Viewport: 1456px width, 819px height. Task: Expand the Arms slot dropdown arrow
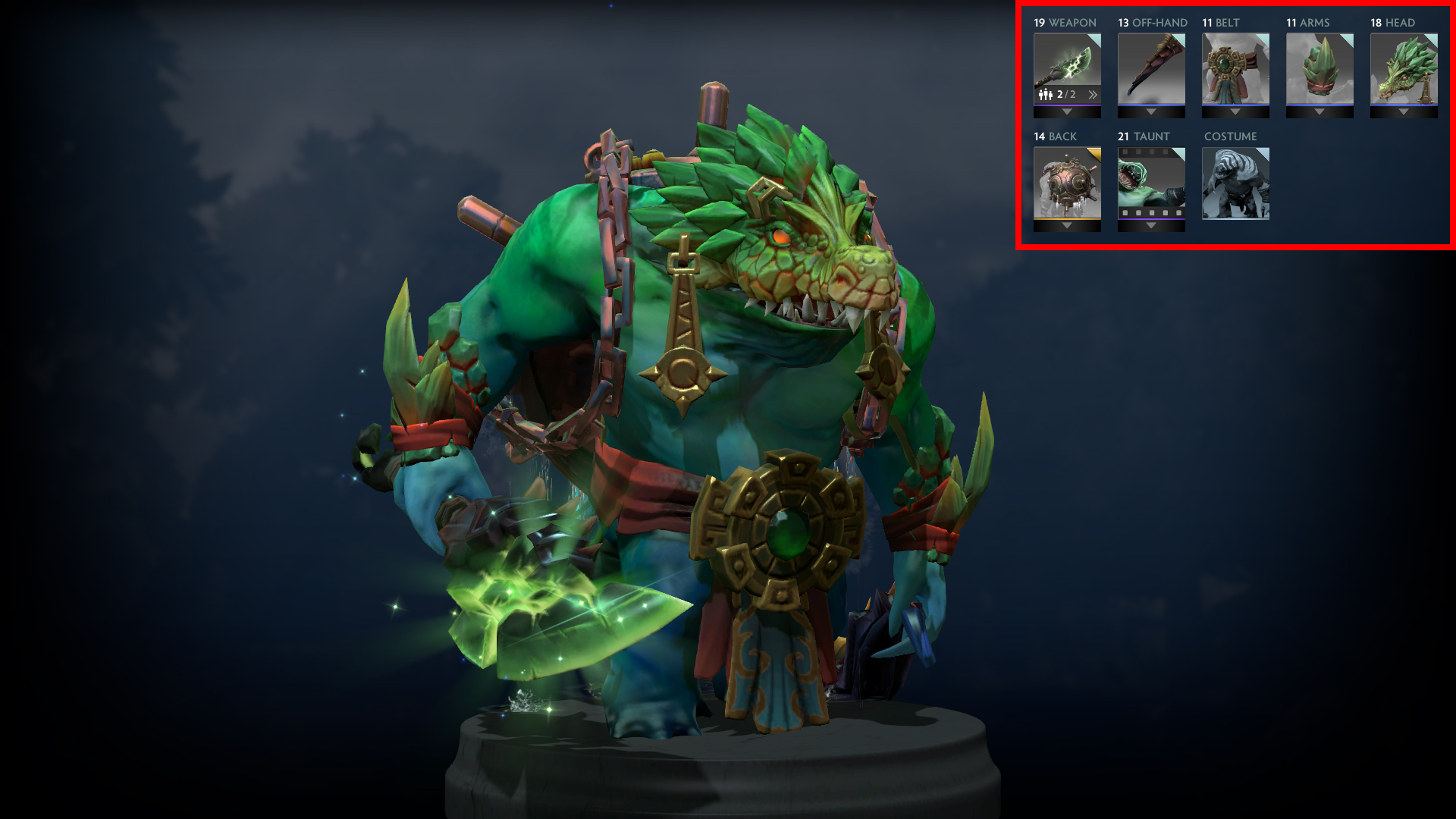click(x=1319, y=112)
